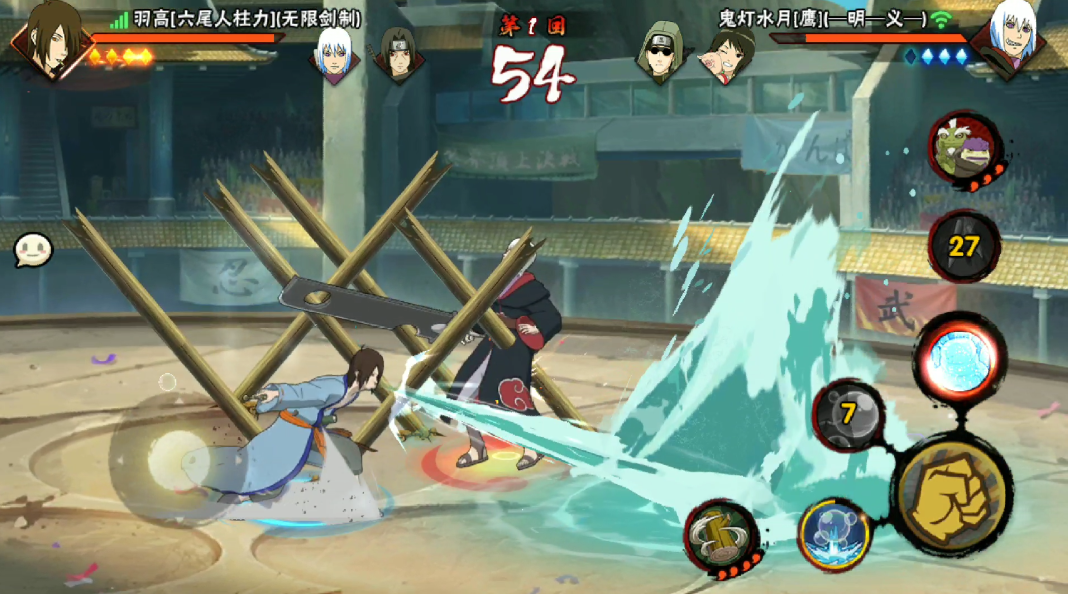Tap the skill on 27-second cooldown
This screenshot has width=1068, height=594.
(962, 247)
